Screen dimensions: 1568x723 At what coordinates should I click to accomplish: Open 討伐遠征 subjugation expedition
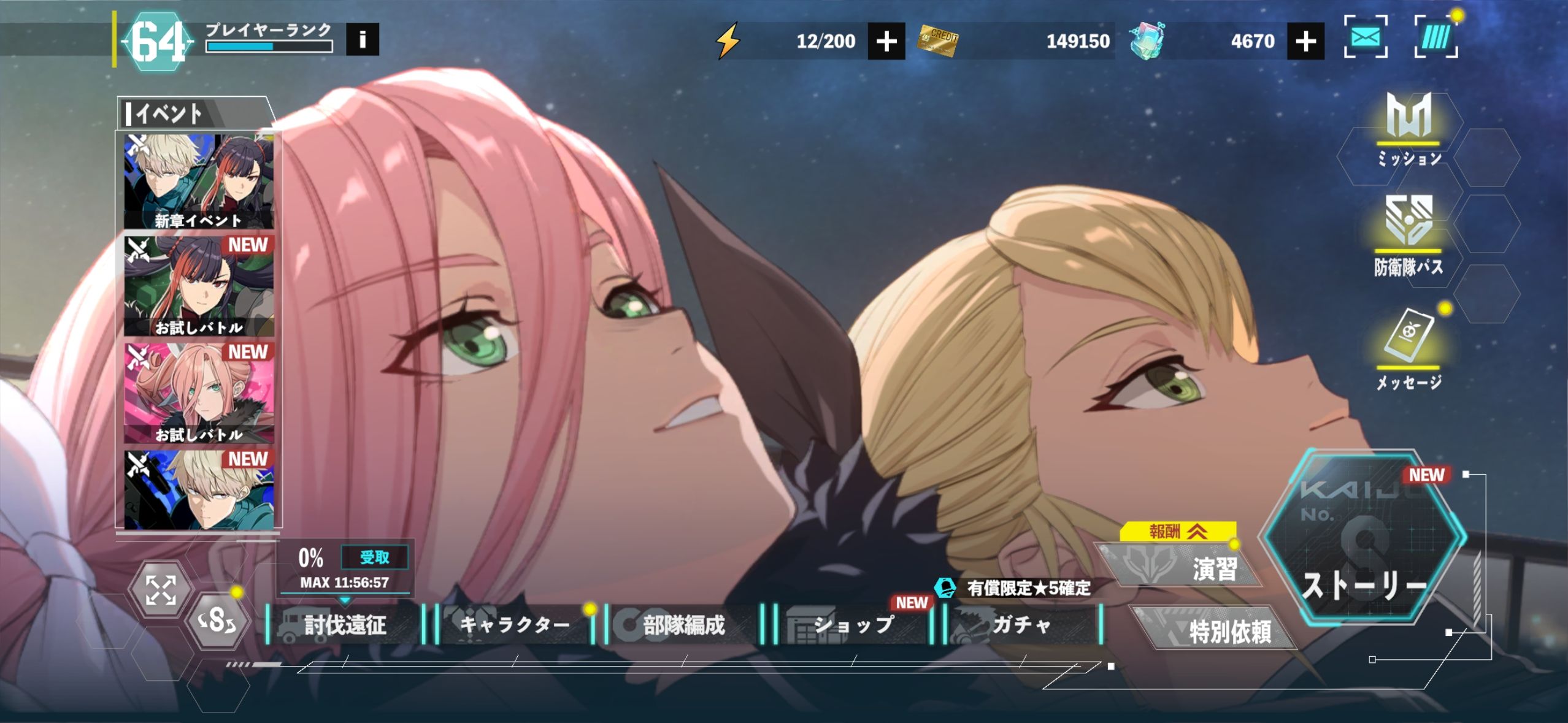tap(345, 625)
